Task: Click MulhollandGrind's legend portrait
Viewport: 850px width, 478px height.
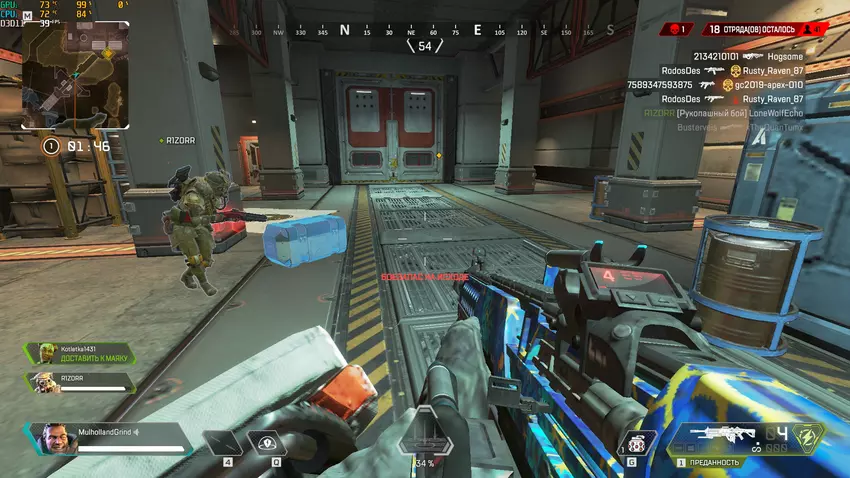Action: [x=58, y=439]
